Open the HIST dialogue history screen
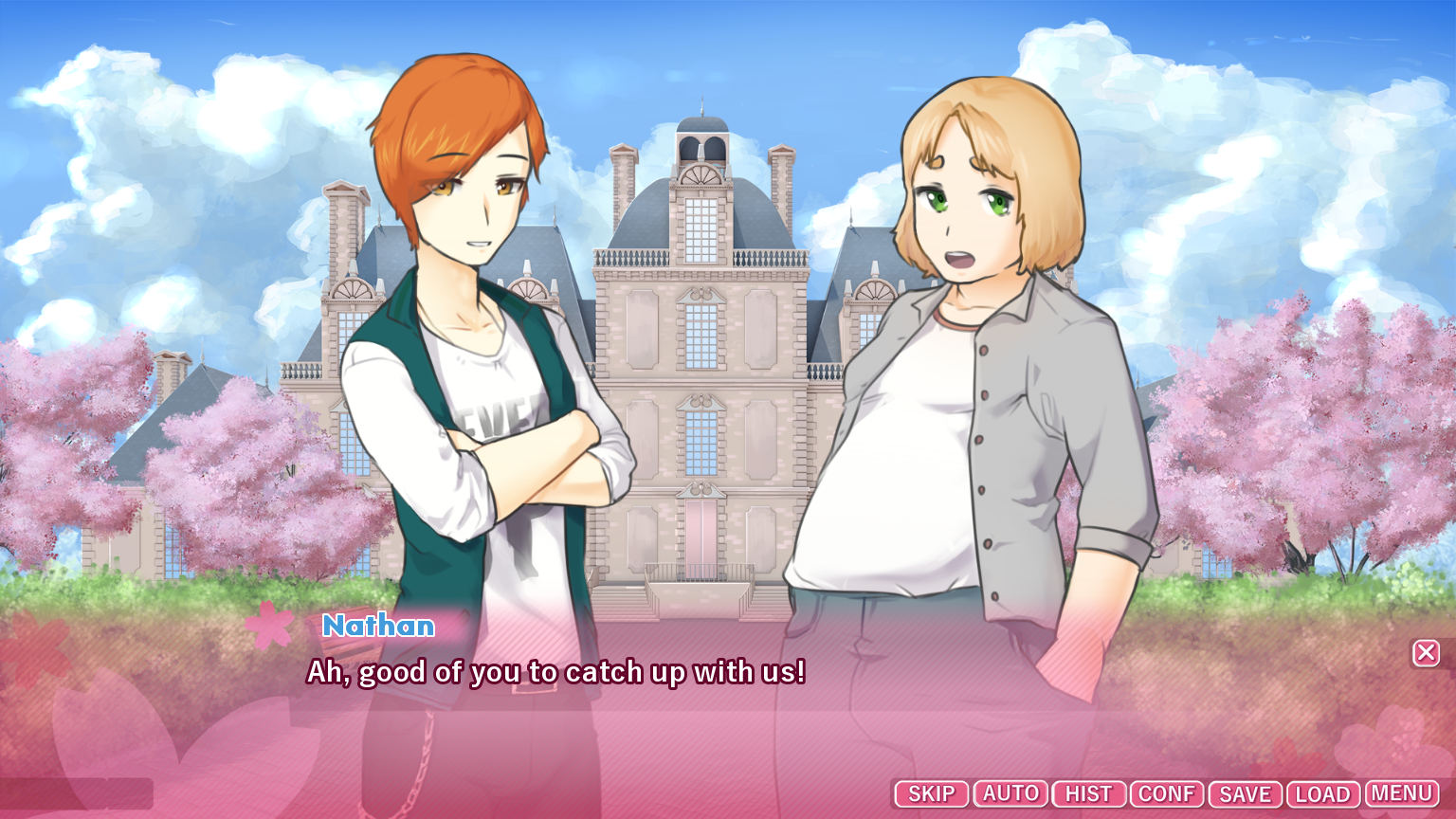The height and width of the screenshot is (819, 1456). coord(1088,793)
